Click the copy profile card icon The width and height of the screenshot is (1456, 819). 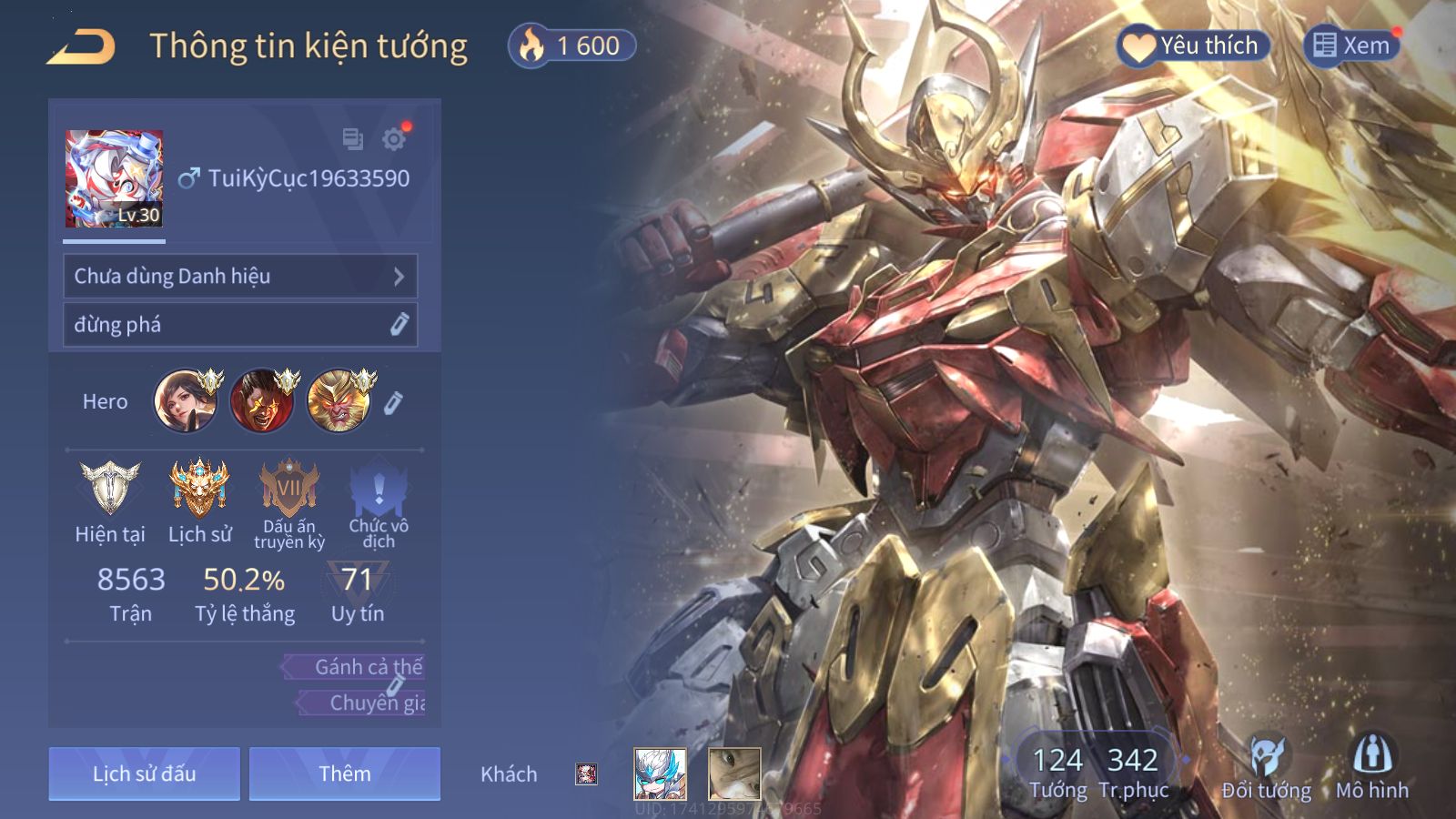(352, 139)
